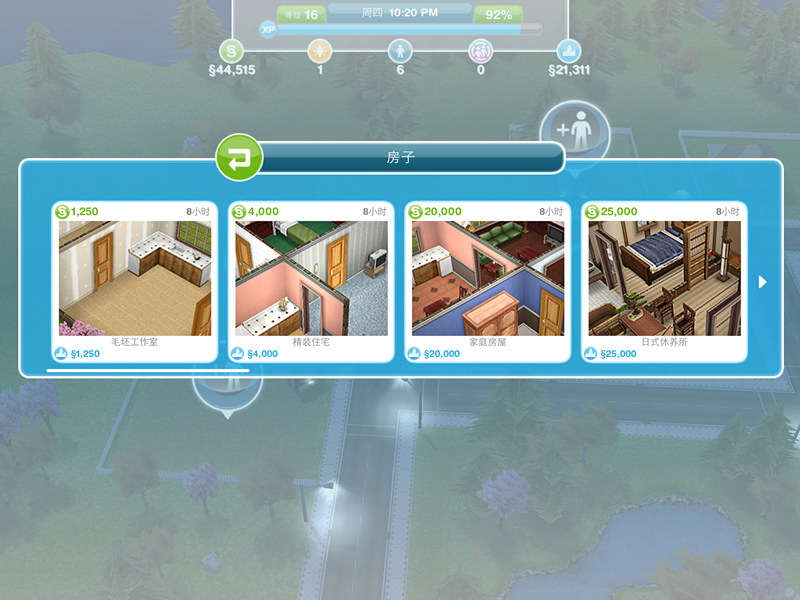Choose the 精装住宅 house card
The image size is (800, 600).
point(311,279)
